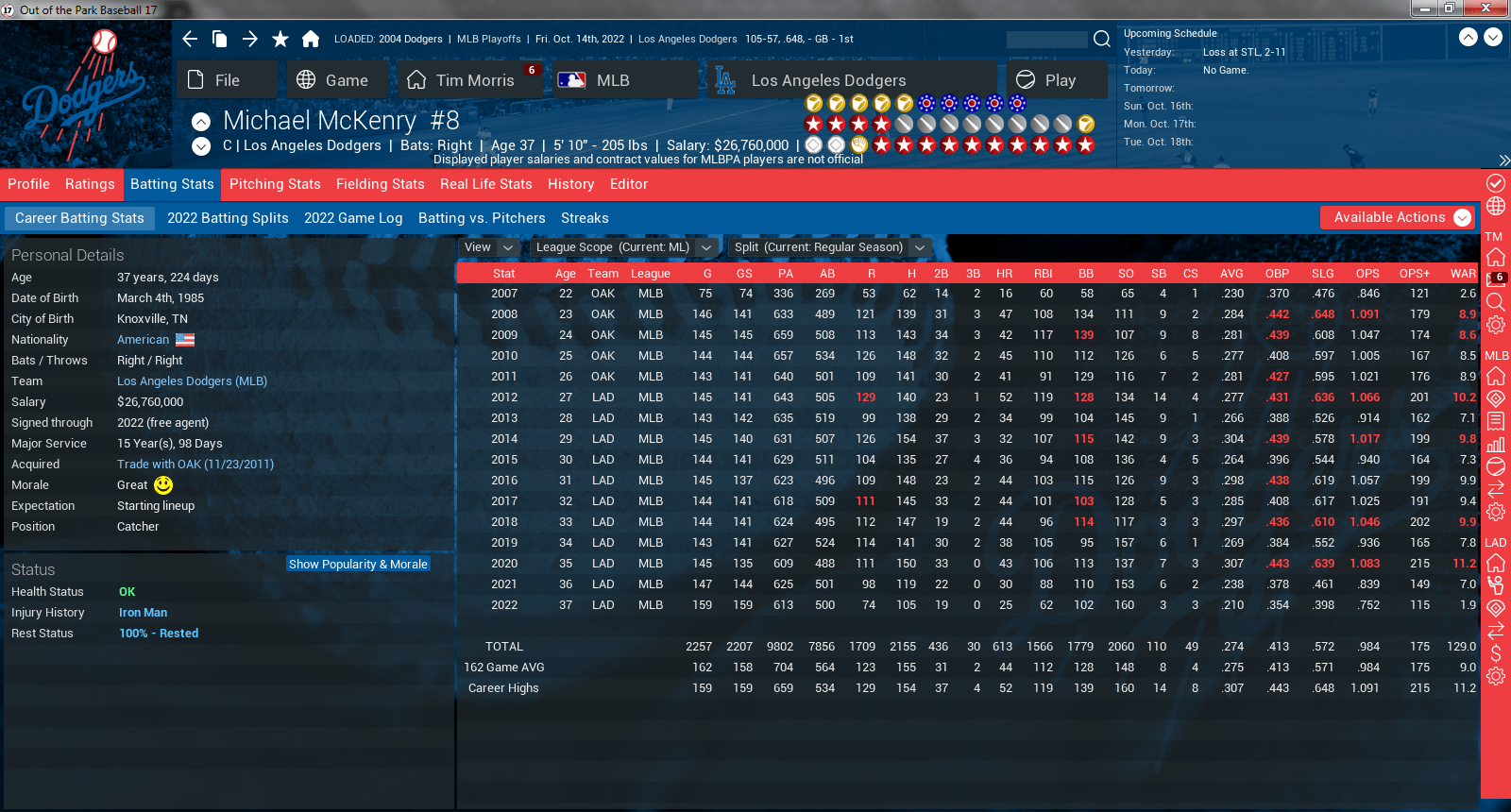
Task: Click the search input field top right
Action: coord(1047,40)
